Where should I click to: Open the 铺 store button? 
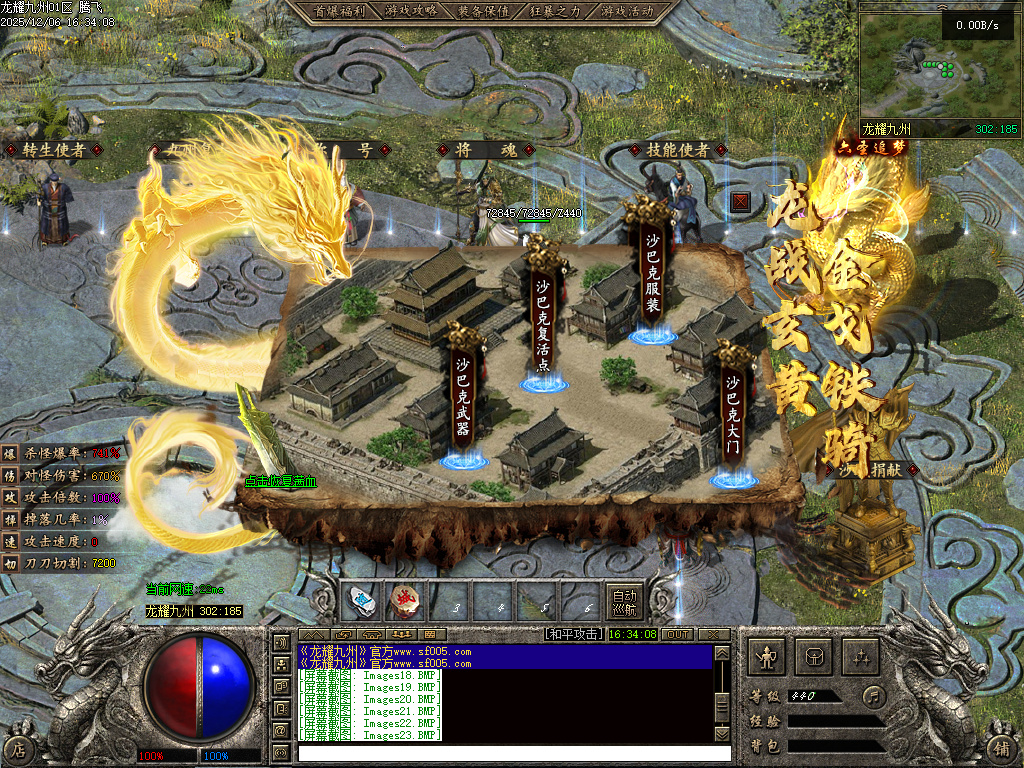(x=1003, y=748)
